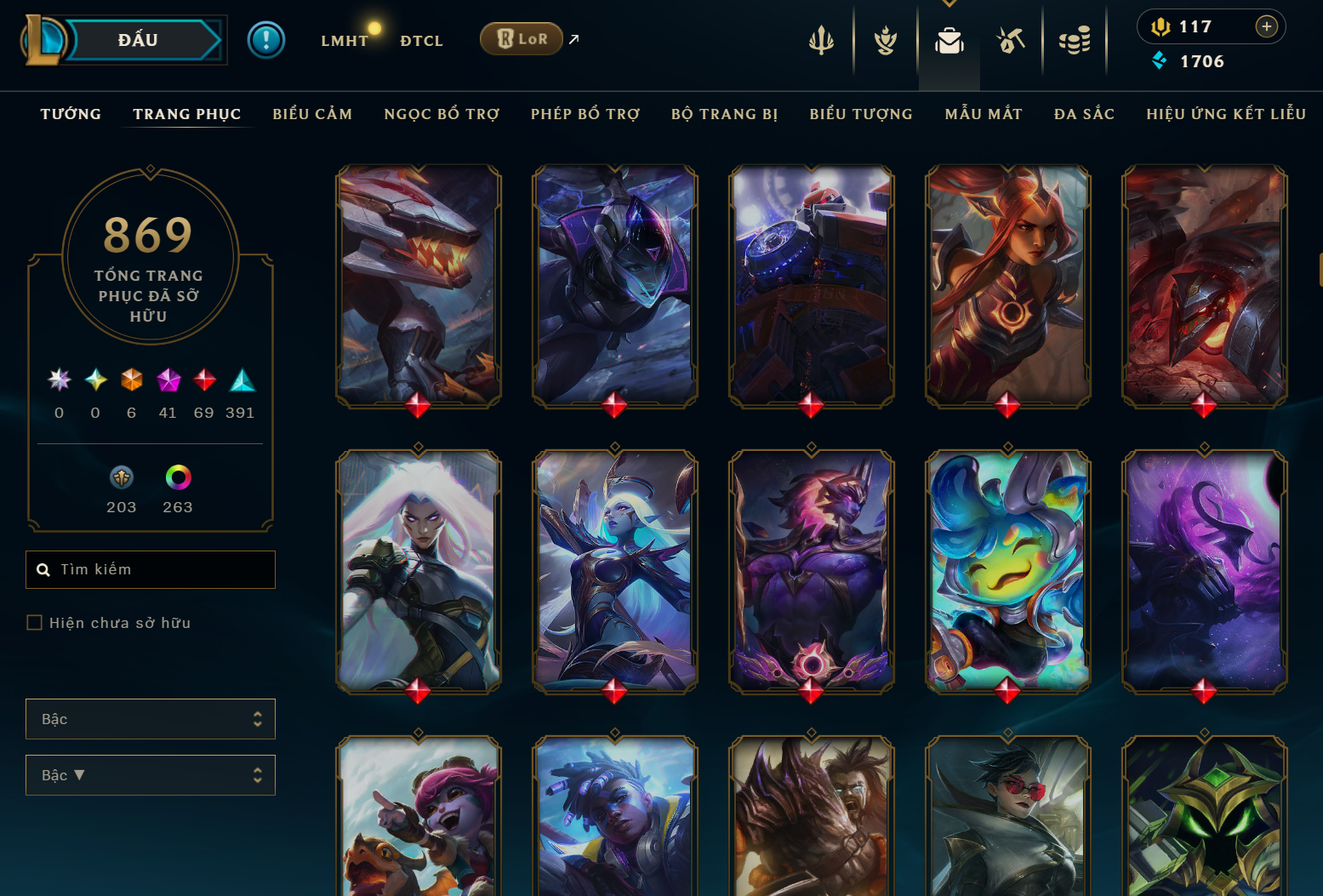Screen dimensions: 1323x896
Task: Switch to the TƯỚNG tab
Action: point(71,114)
